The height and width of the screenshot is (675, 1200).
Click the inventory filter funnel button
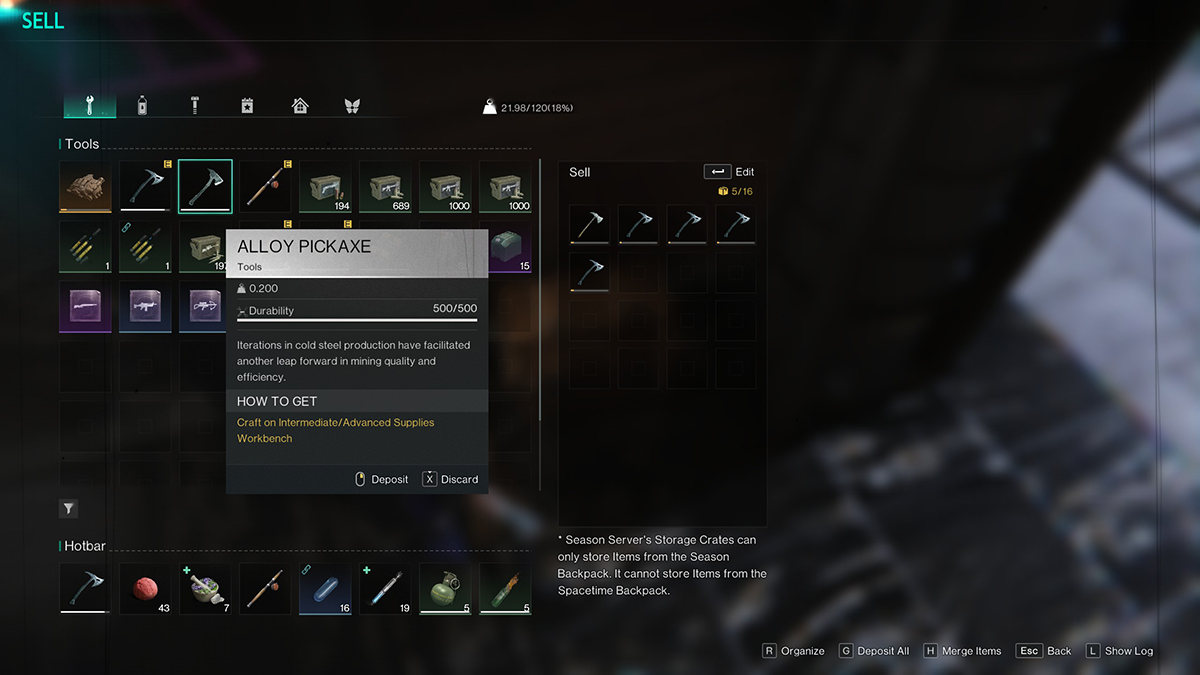click(x=69, y=509)
